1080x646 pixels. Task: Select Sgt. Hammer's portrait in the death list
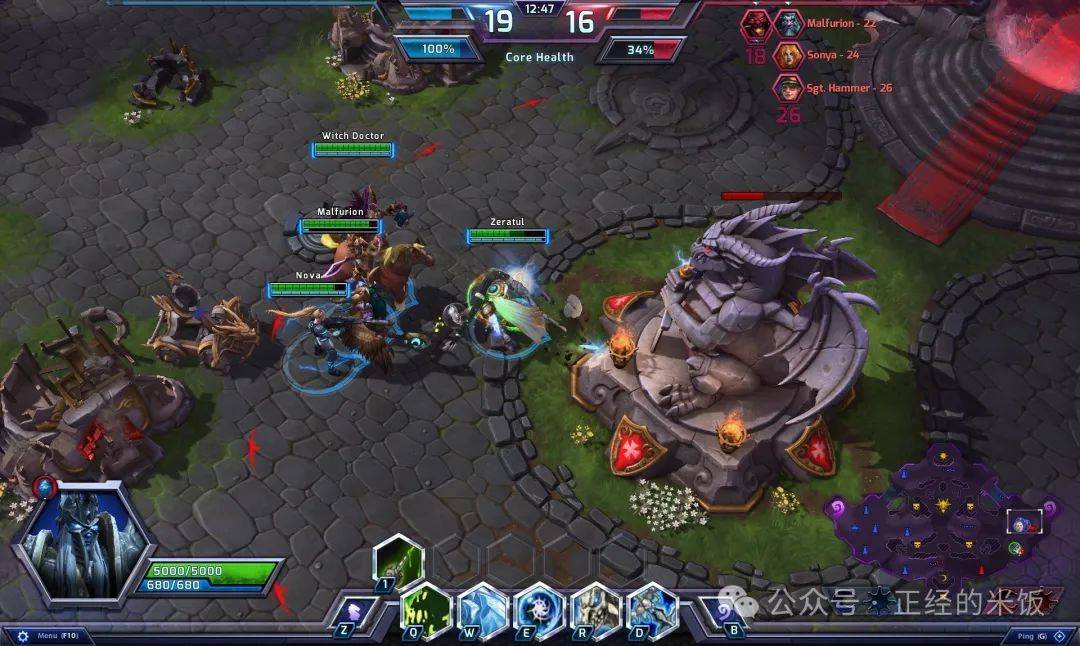coord(790,88)
